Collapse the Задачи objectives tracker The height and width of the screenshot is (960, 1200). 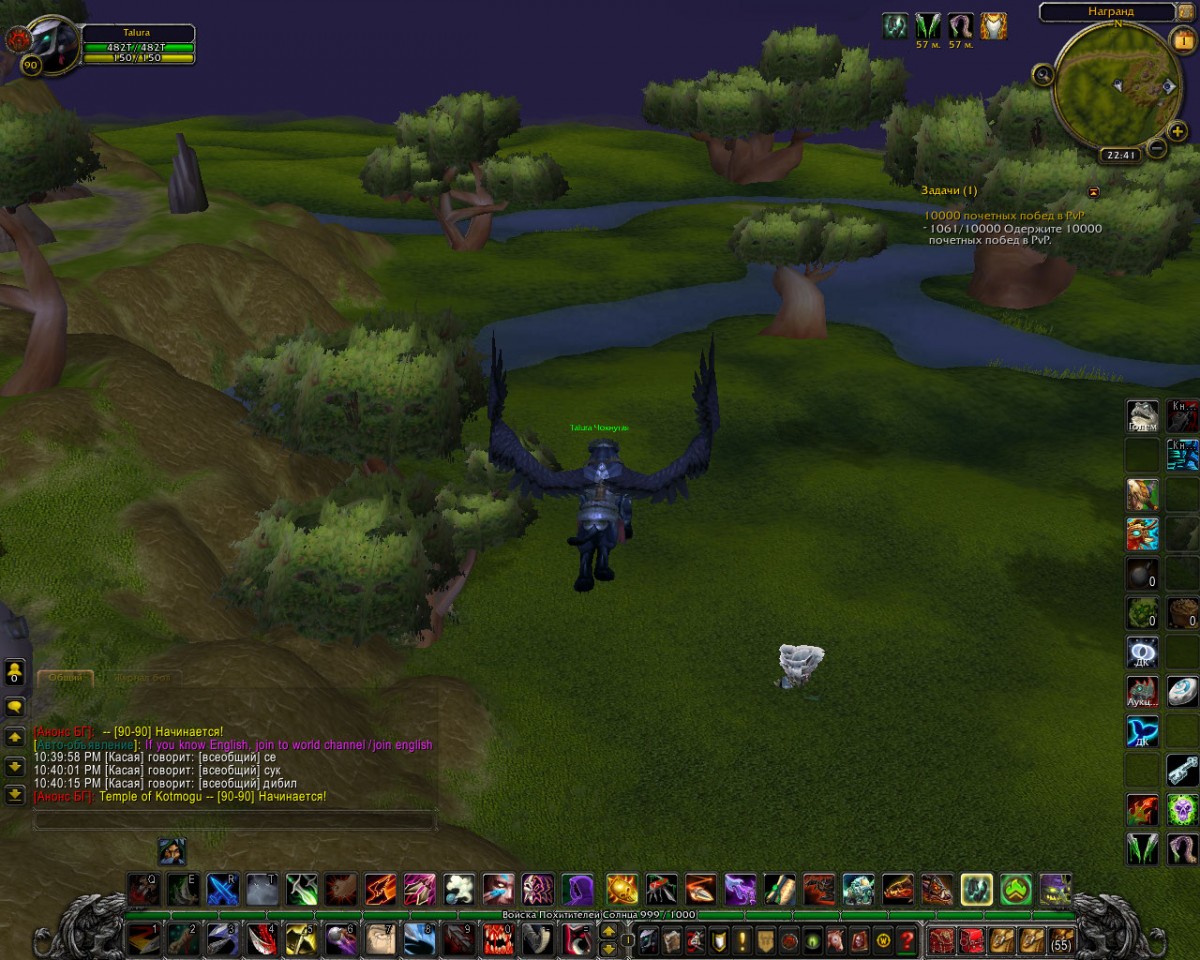tap(1093, 191)
